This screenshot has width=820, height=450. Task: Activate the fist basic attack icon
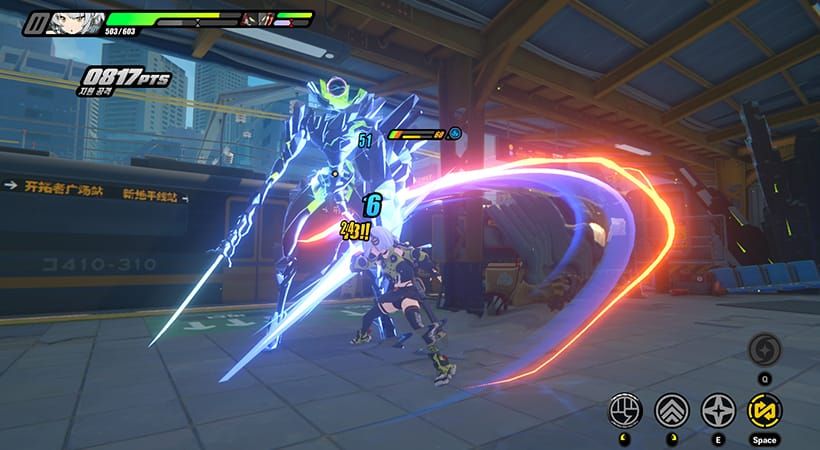pyautogui.click(x=625, y=409)
